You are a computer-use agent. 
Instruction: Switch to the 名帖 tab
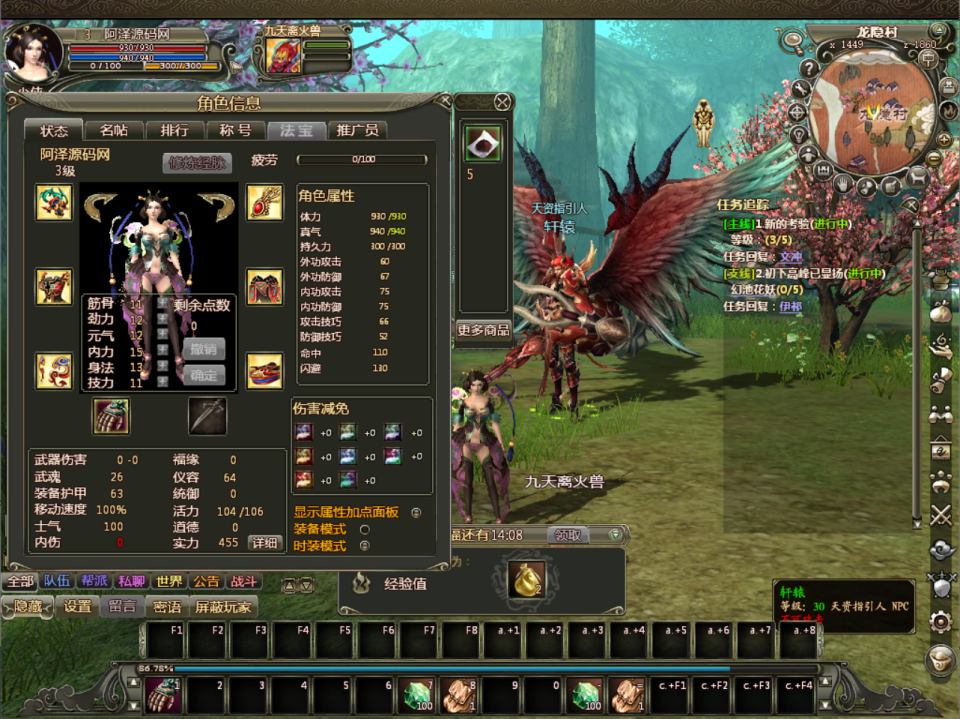point(113,131)
